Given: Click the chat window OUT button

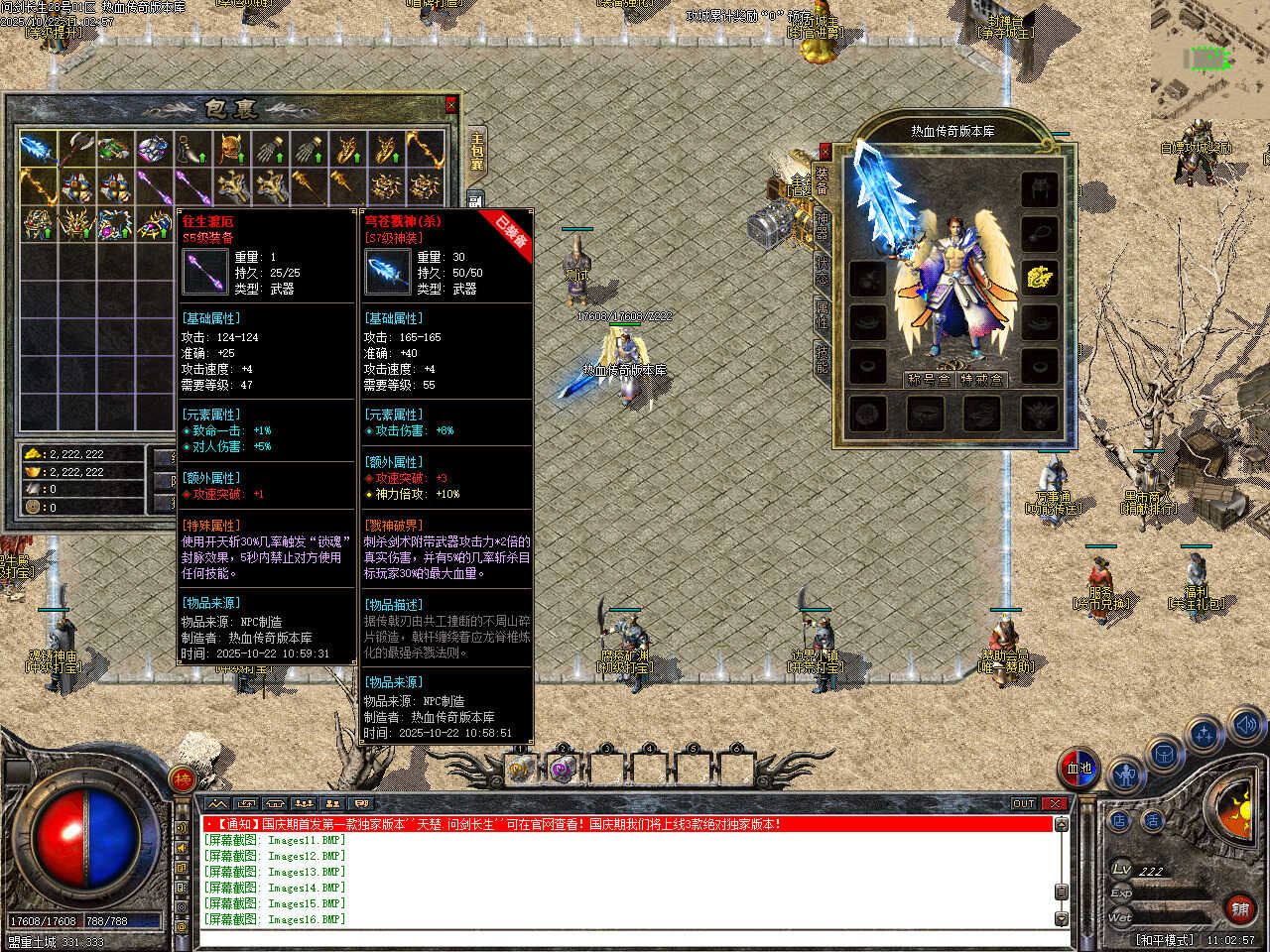Looking at the screenshot, I should coord(1024,803).
